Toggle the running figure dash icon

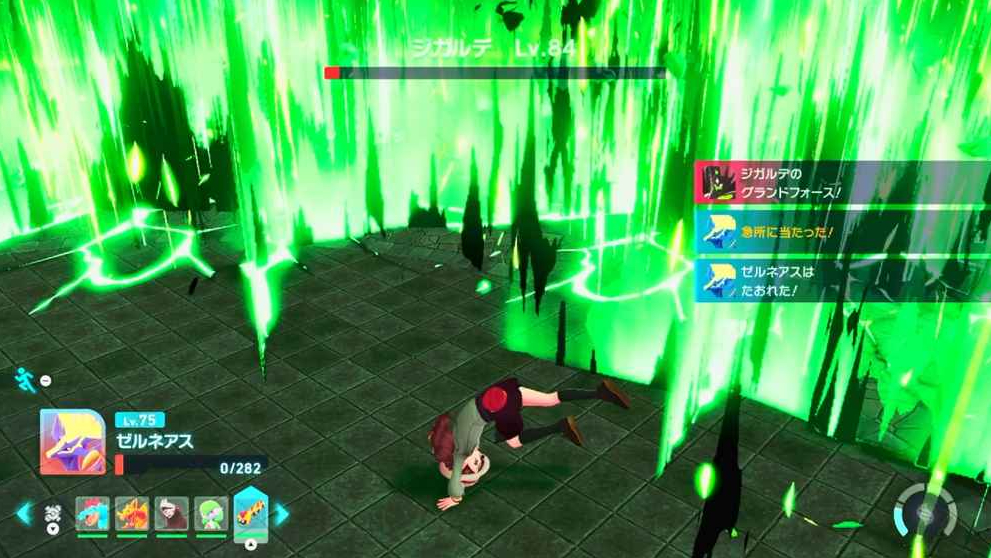click(24, 379)
